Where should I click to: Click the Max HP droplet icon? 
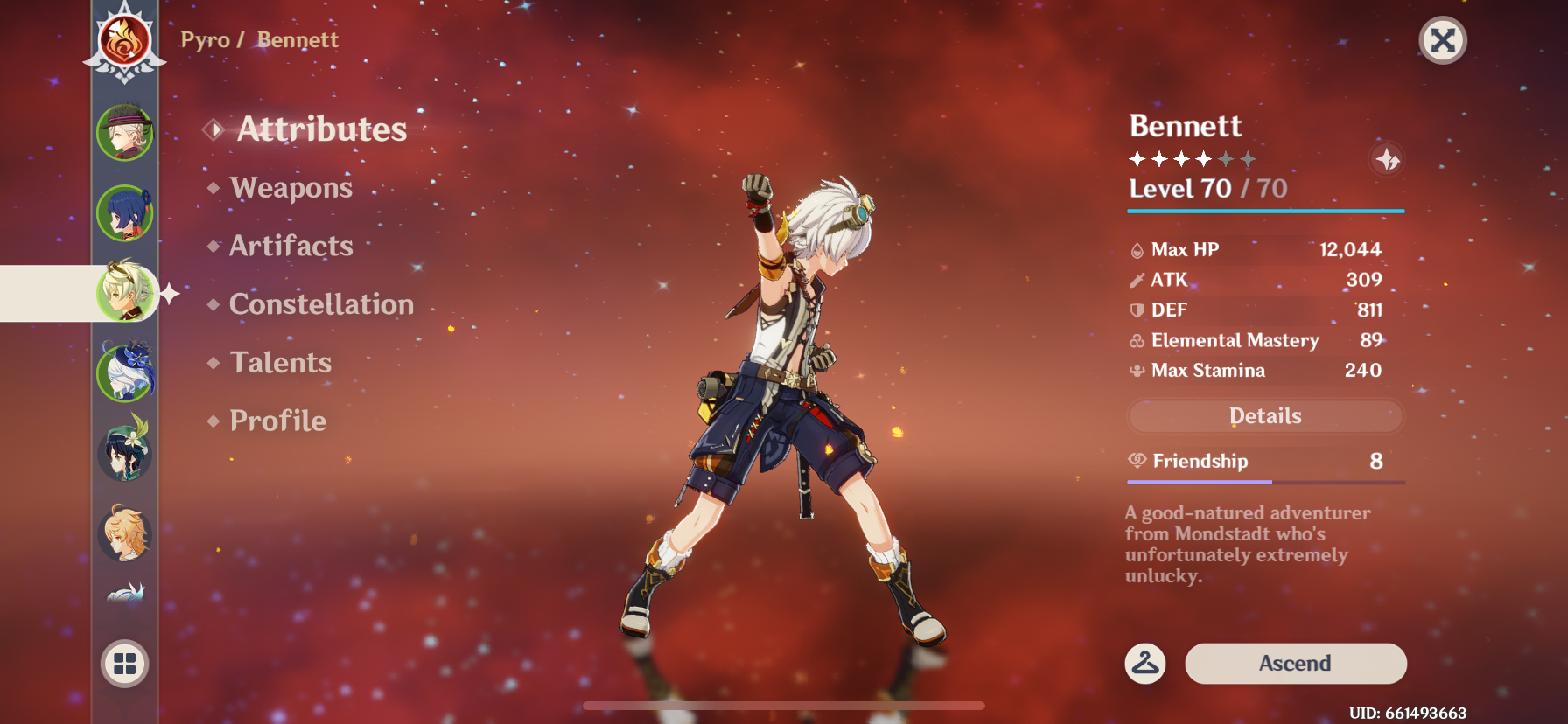[1135, 249]
